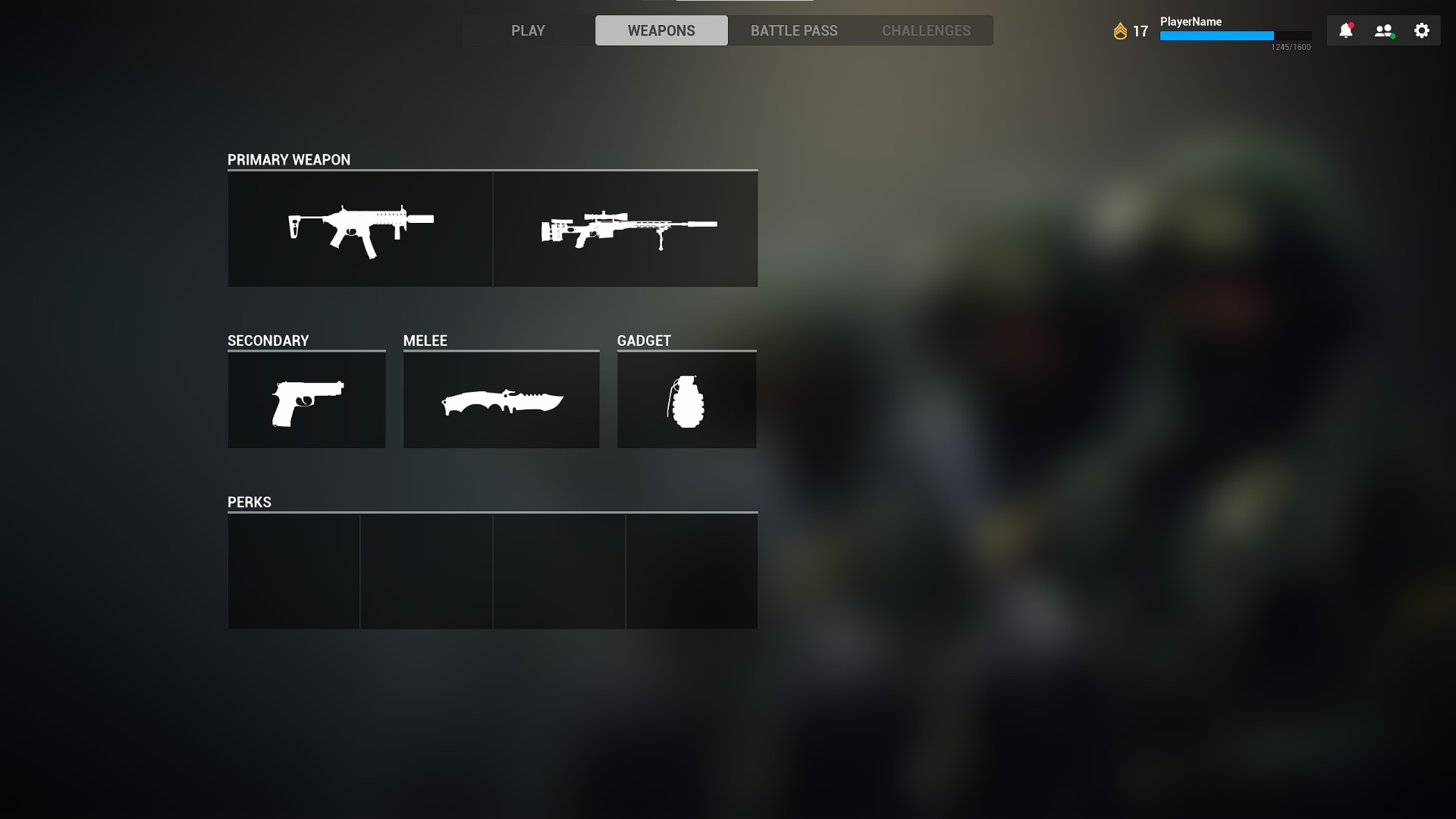1456x819 pixels.
Task: Click the CHALLENGES tab
Action: coord(925,30)
